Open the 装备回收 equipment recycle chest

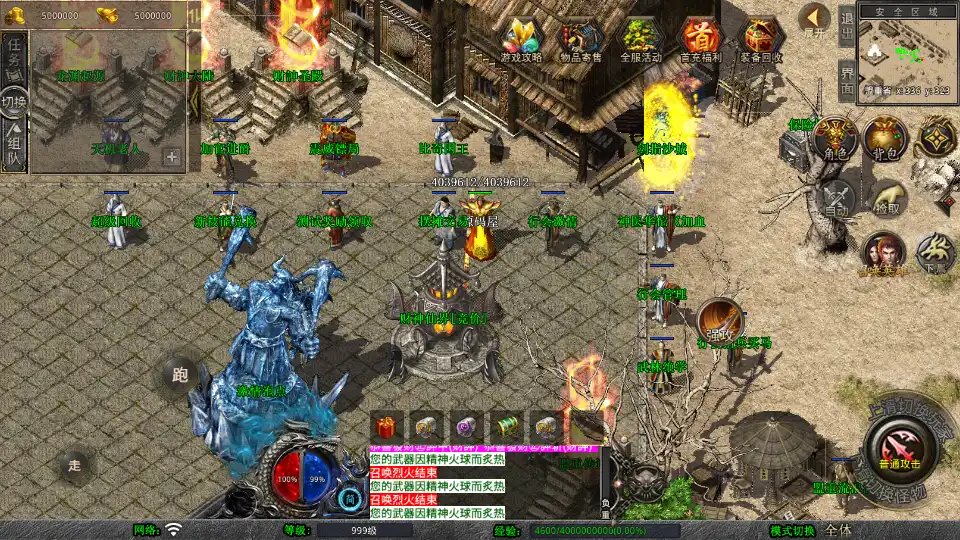[x=761, y=40]
